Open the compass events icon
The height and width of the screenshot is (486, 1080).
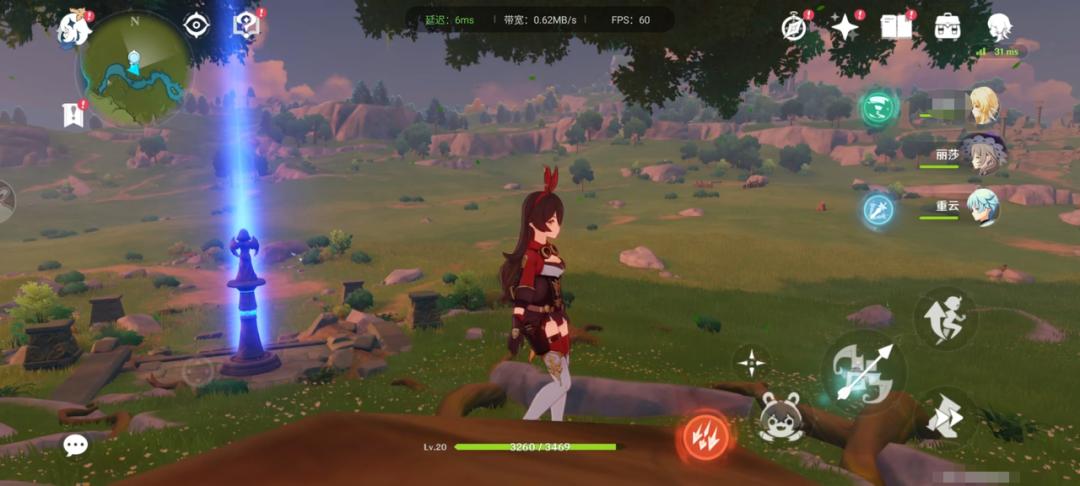[795, 27]
